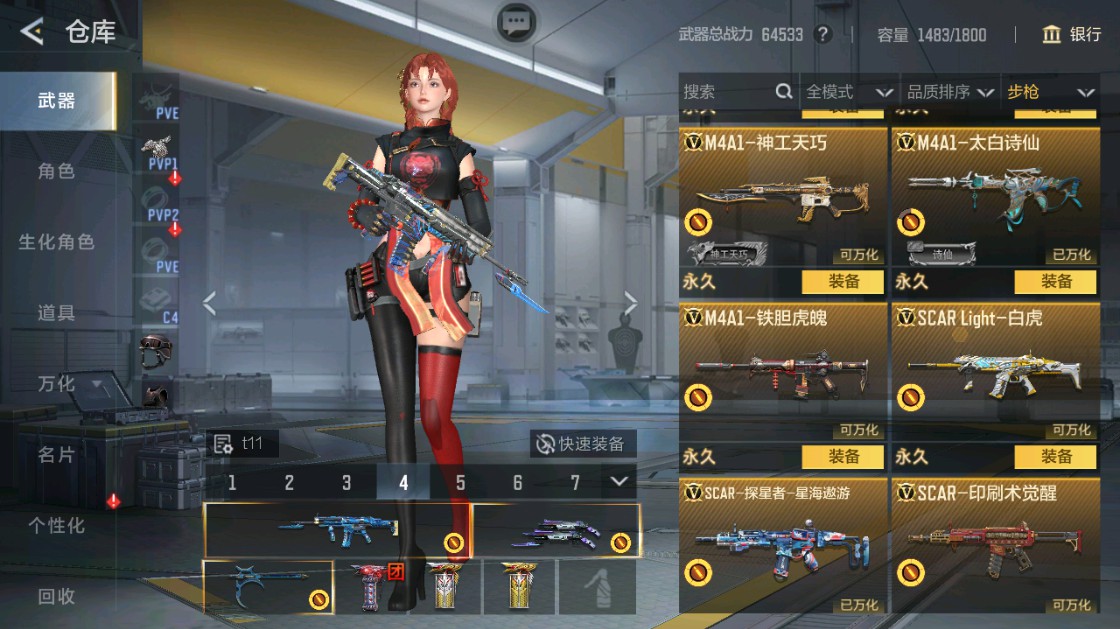Image resolution: width=1120 pixels, height=629 pixels.
Task: Open the 品质排序 sort dropdown
Action: click(950, 92)
